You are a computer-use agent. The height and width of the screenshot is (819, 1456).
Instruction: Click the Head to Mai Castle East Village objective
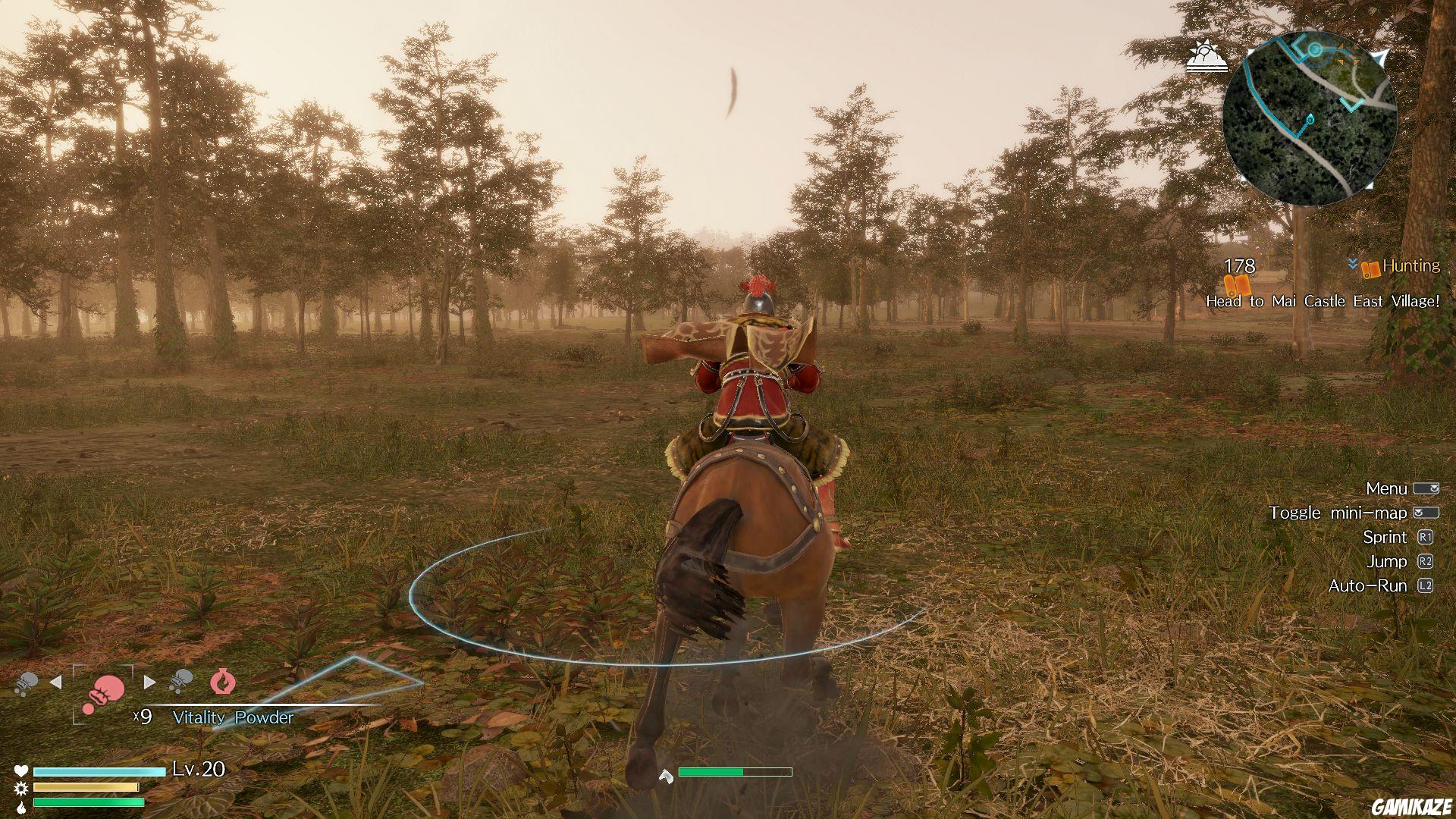[x=1323, y=301]
